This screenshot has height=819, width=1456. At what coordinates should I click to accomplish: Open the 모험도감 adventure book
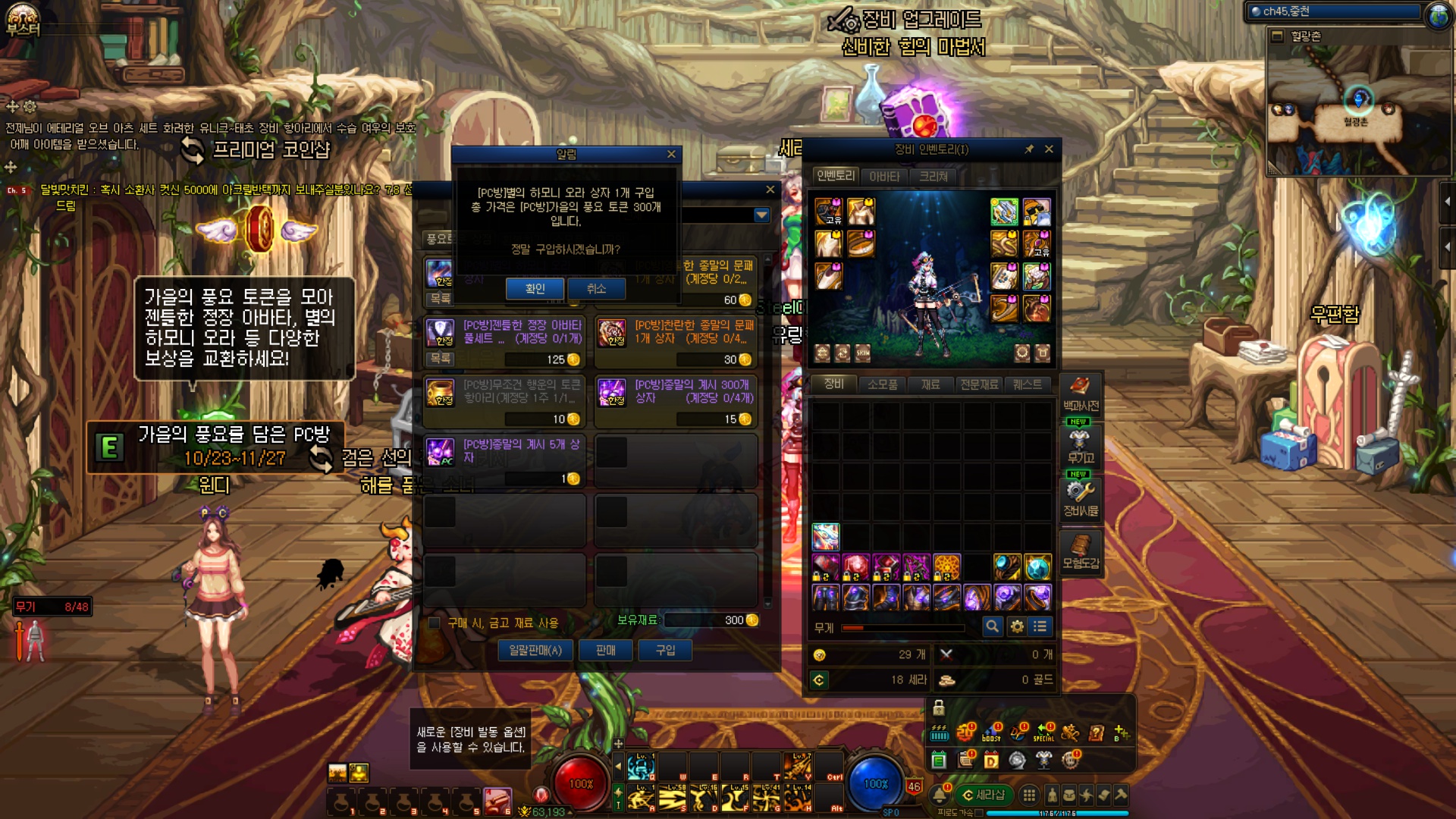click(1081, 551)
